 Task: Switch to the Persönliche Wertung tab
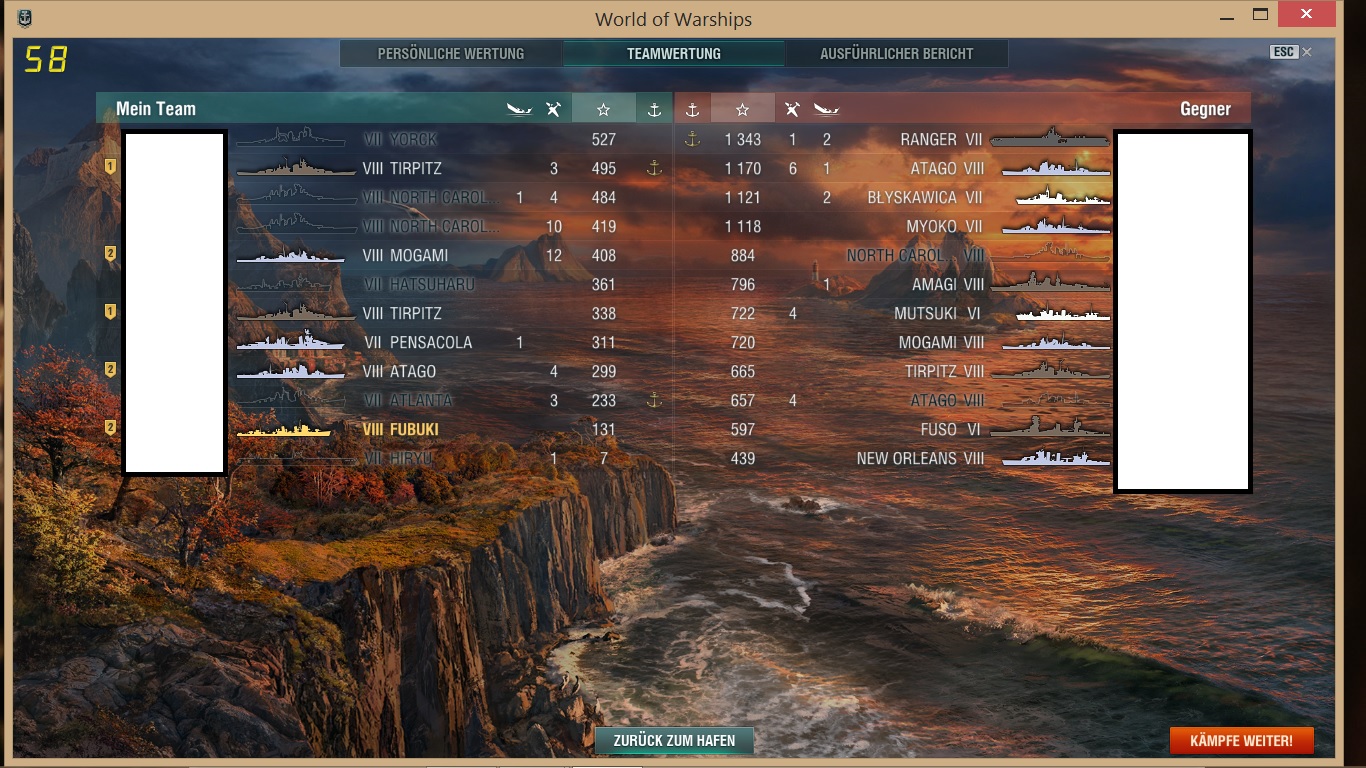(x=450, y=54)
